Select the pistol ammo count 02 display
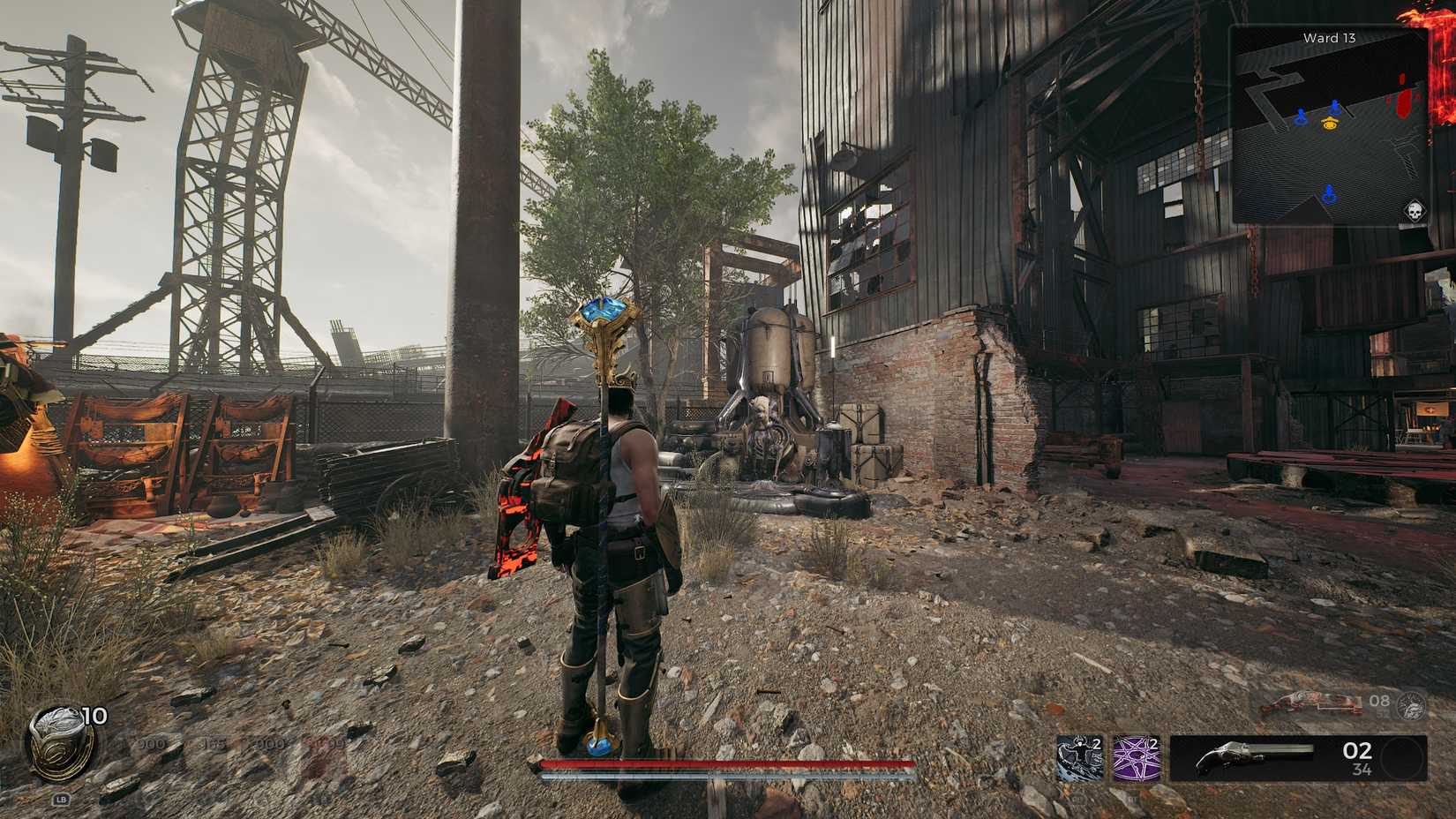This screenshot has width=1456, height=819. pyautogui.click(x=1359, y=751)
